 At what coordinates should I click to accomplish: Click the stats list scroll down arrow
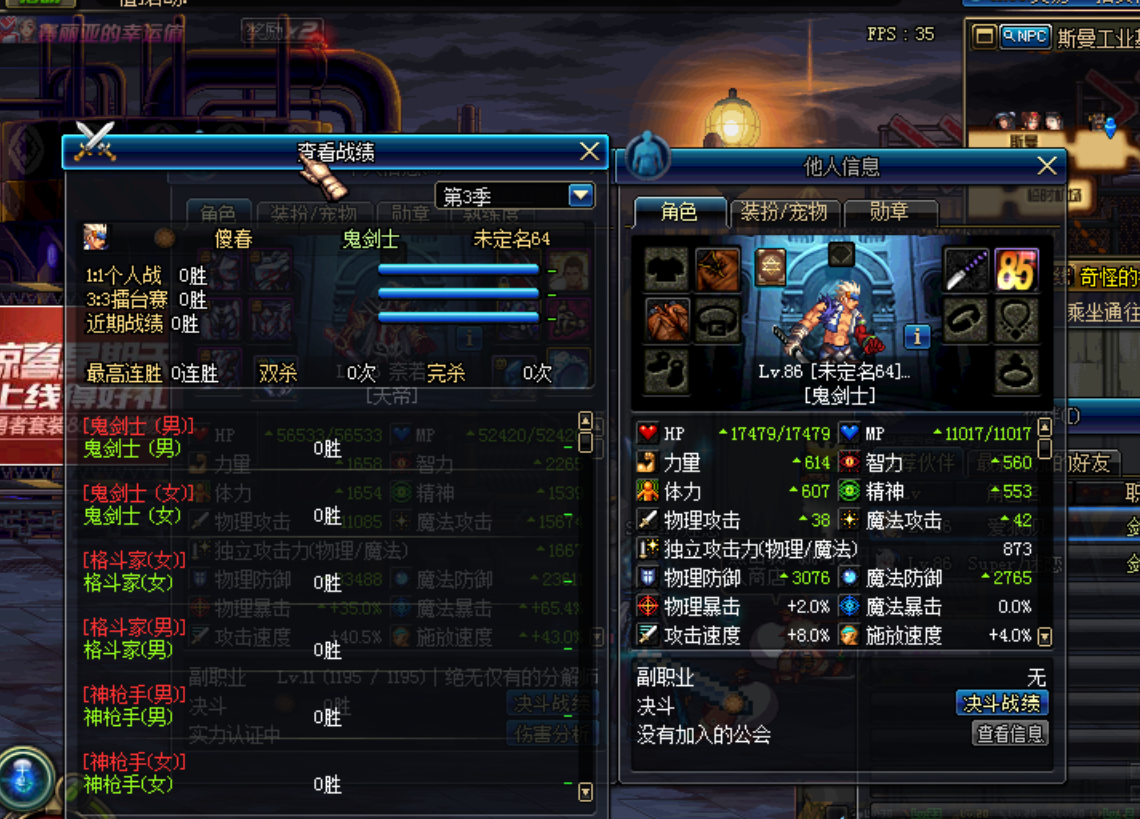tap(1045, 636)
